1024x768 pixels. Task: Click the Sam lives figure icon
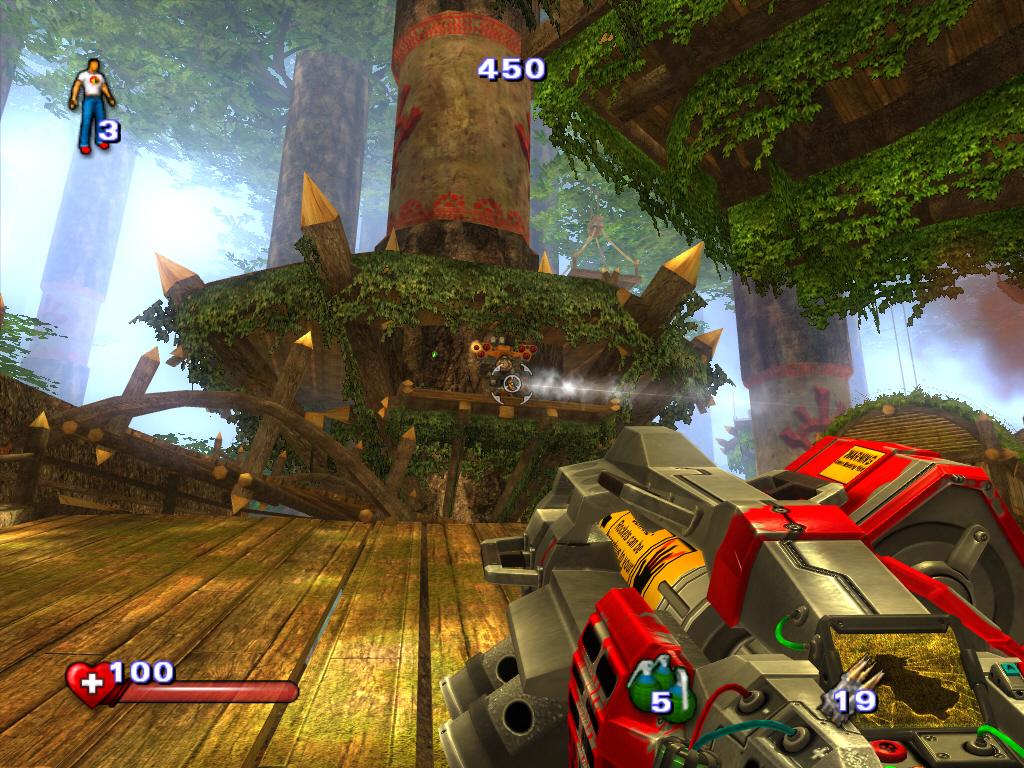91,104
